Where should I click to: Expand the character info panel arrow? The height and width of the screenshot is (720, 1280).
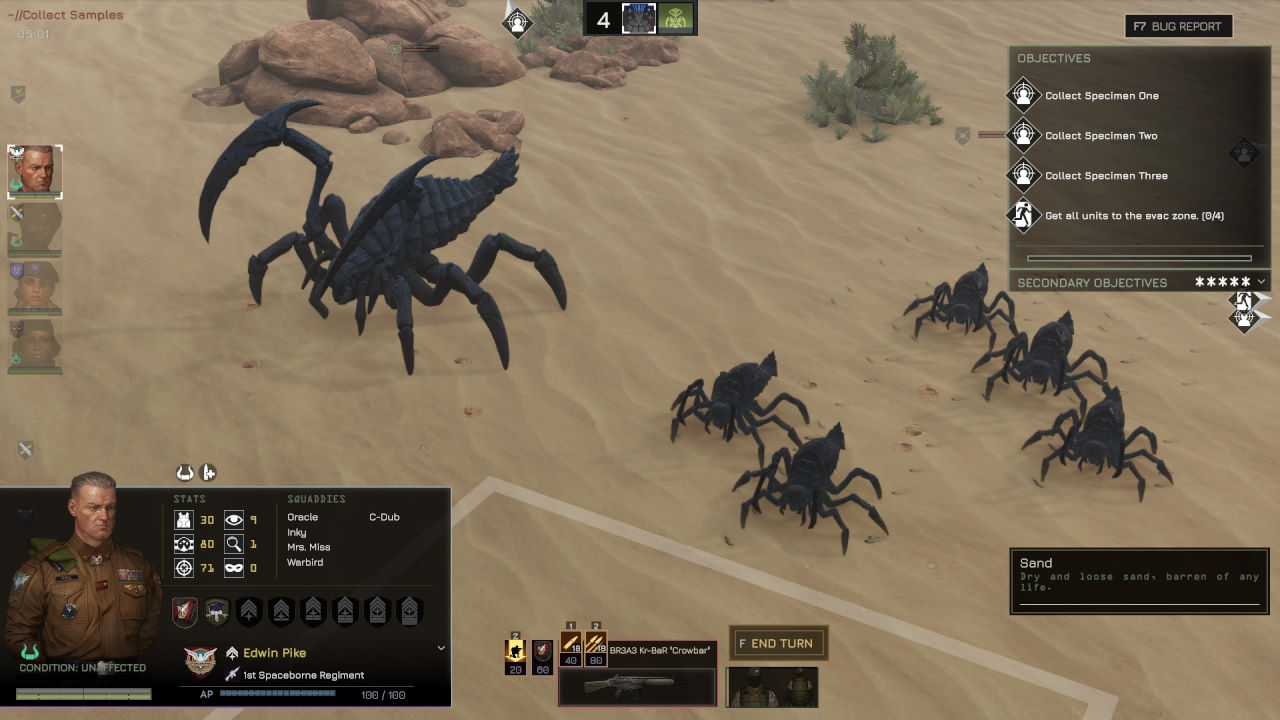(441, 648)
